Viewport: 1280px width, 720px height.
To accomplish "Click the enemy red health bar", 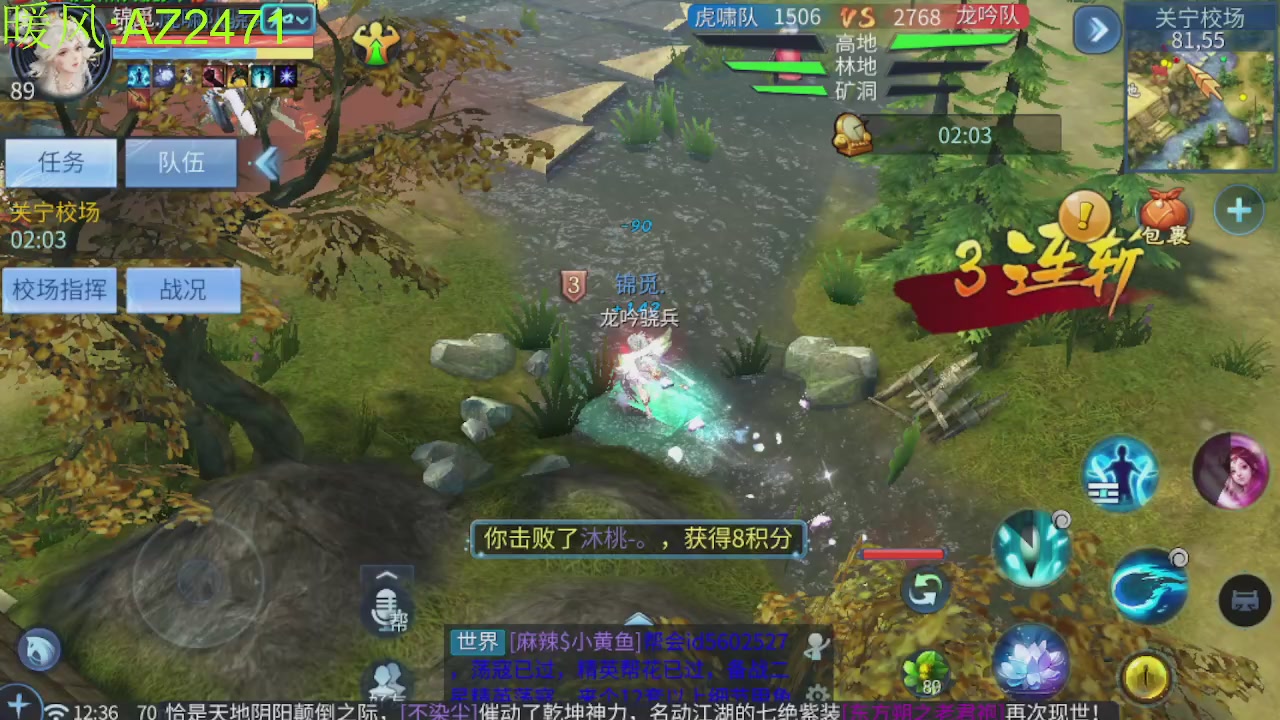I will 903,555.
